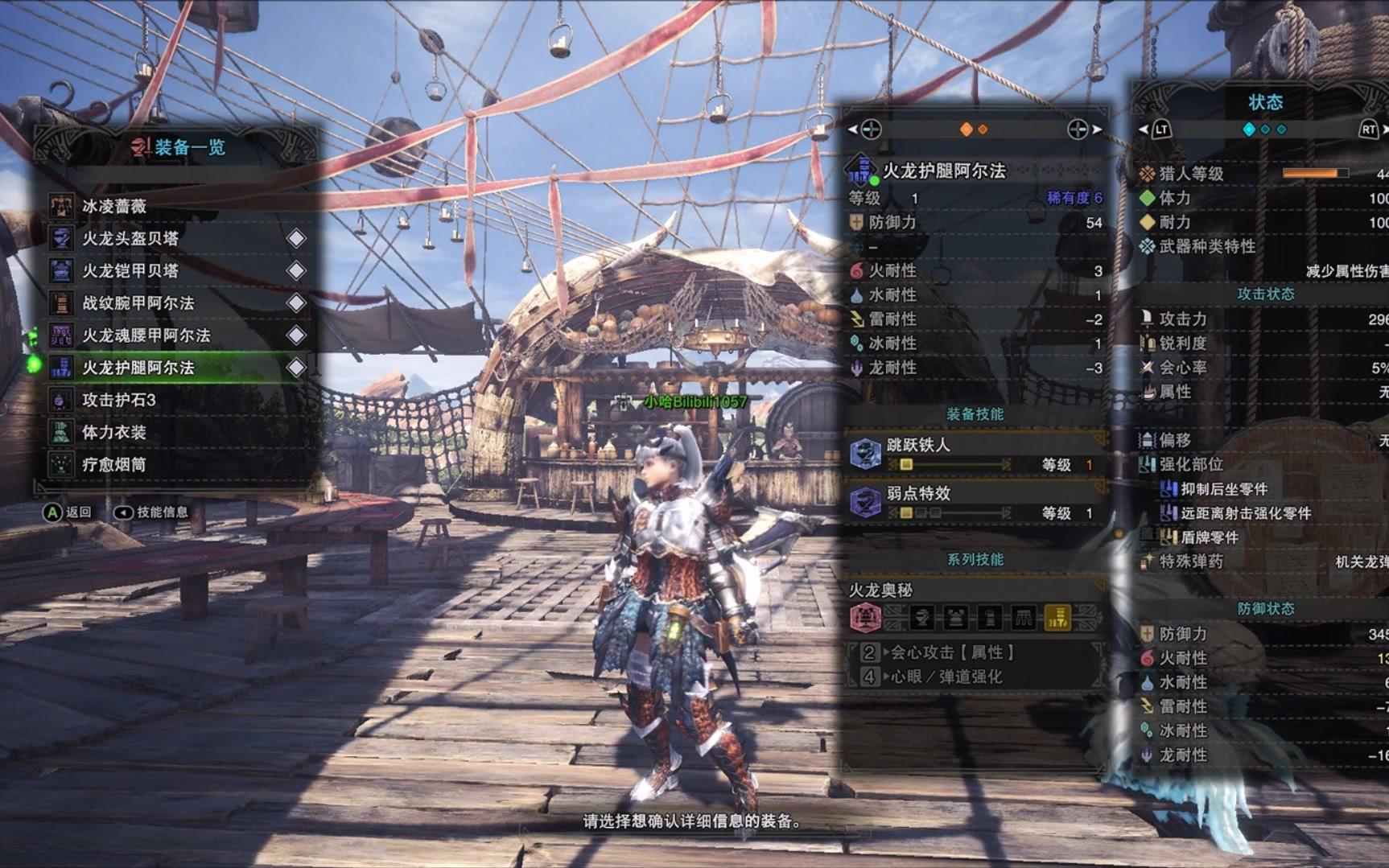Show the 心眼／弹道强化 set bonus
Viewport: 1389px width, 868px height.
[946, 677]
